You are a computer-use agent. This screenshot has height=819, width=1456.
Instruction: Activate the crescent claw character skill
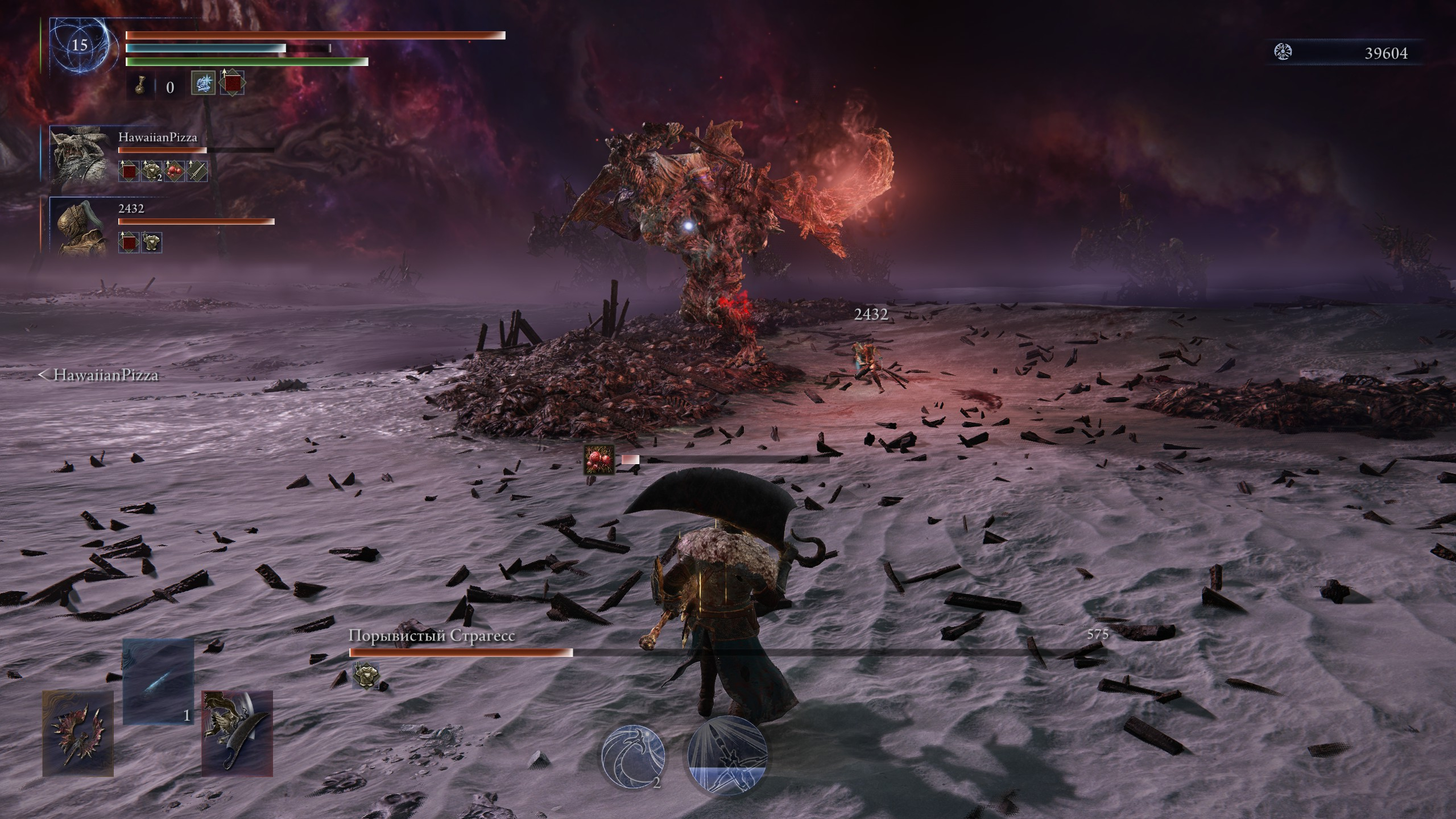[633, 756]
